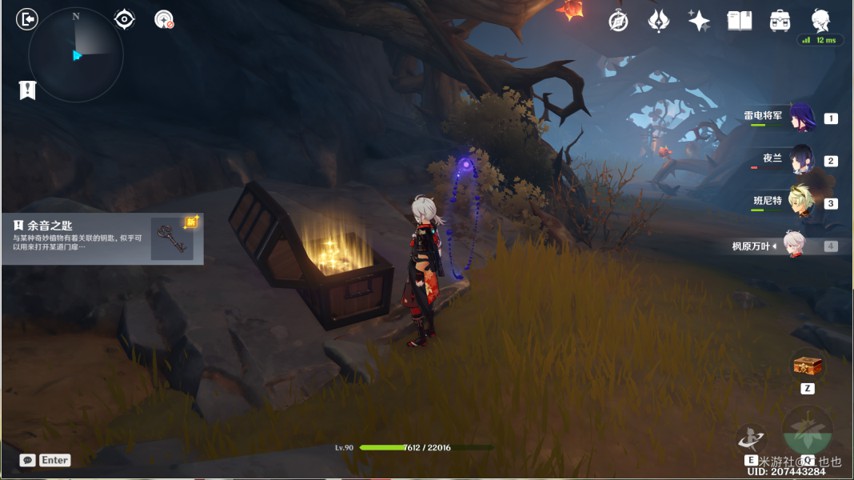Viewport: 854px width, 480px height.
Task: Activate the elemental skill swirl icon
Action: pyautogui.click(x=750, y=438)
